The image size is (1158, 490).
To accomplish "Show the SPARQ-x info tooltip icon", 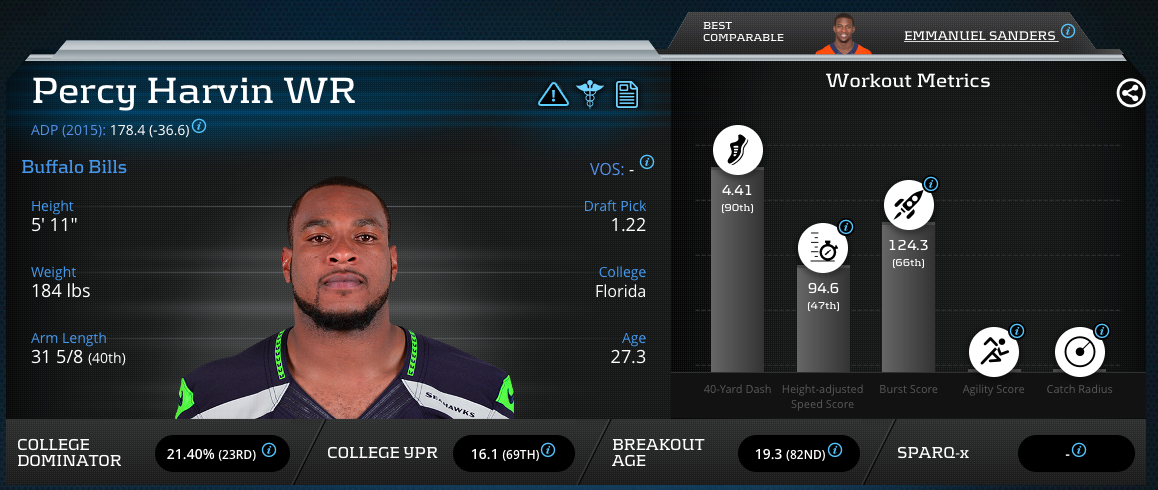I will coord(1079,450).
